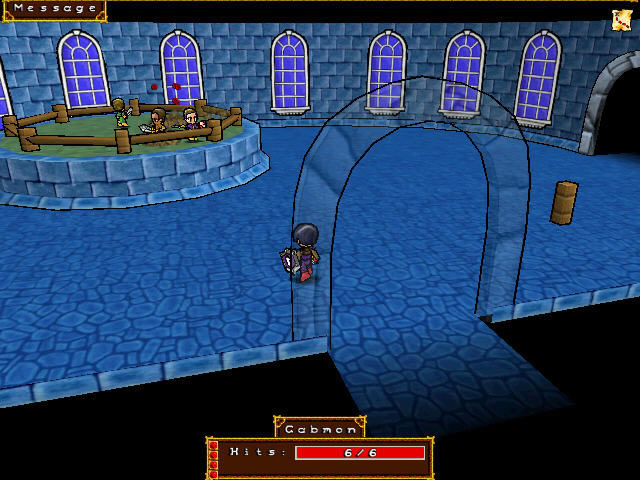Open the Message panel
Screen dimensions: 640x480
[x=55, y=9]
